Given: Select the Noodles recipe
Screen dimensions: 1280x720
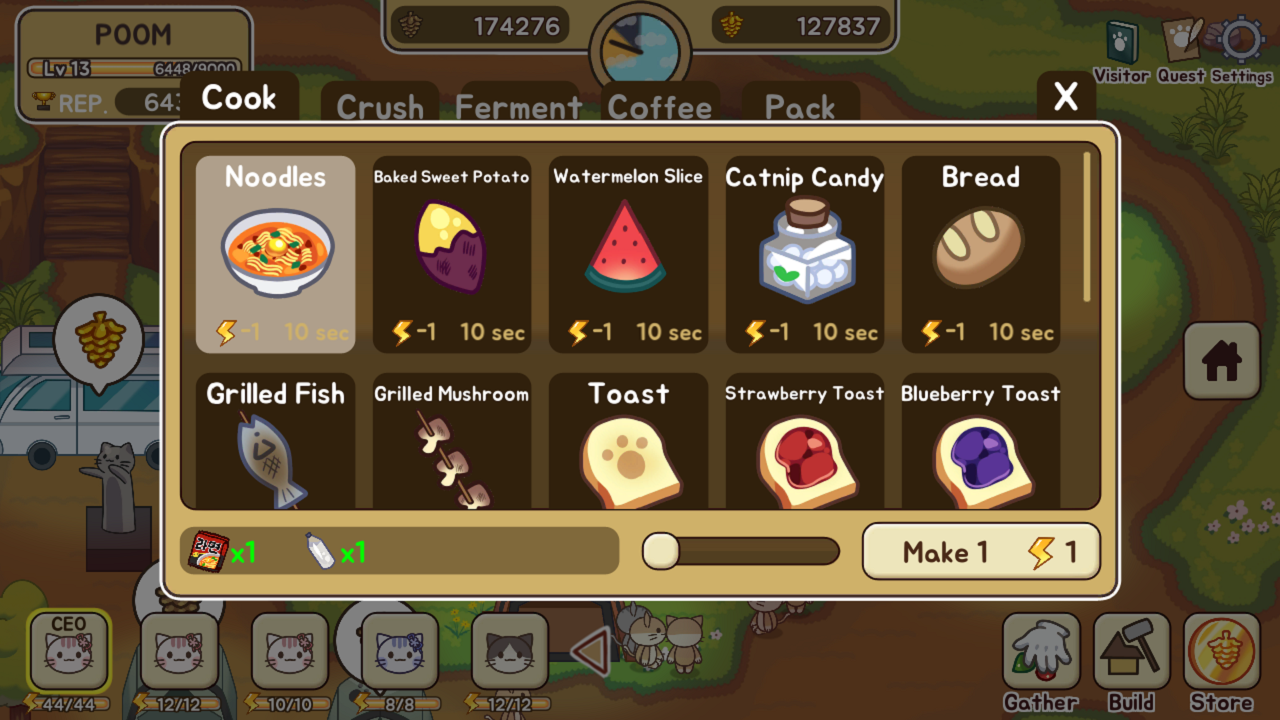Looking at the screenshot, I should click(x=275, y=254).
